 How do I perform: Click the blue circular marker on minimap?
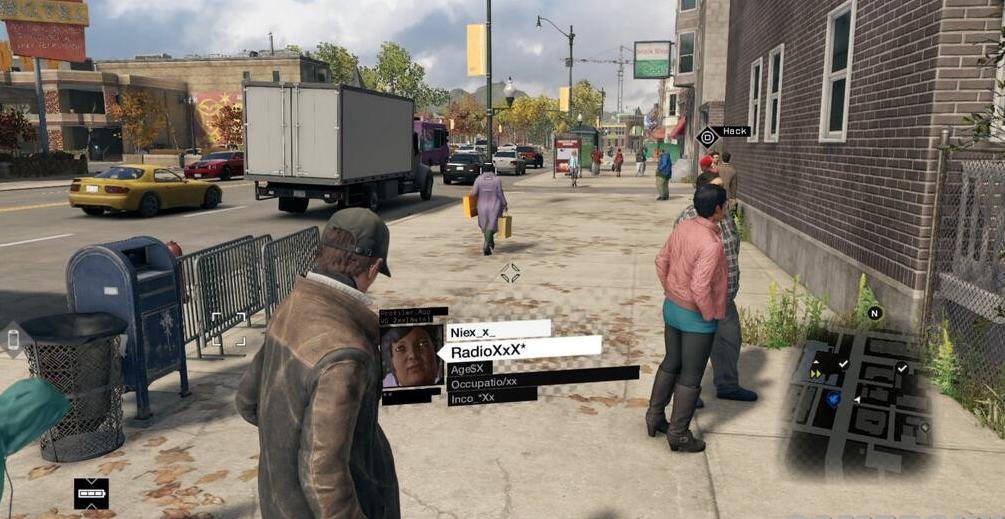(x=834, y=399)
